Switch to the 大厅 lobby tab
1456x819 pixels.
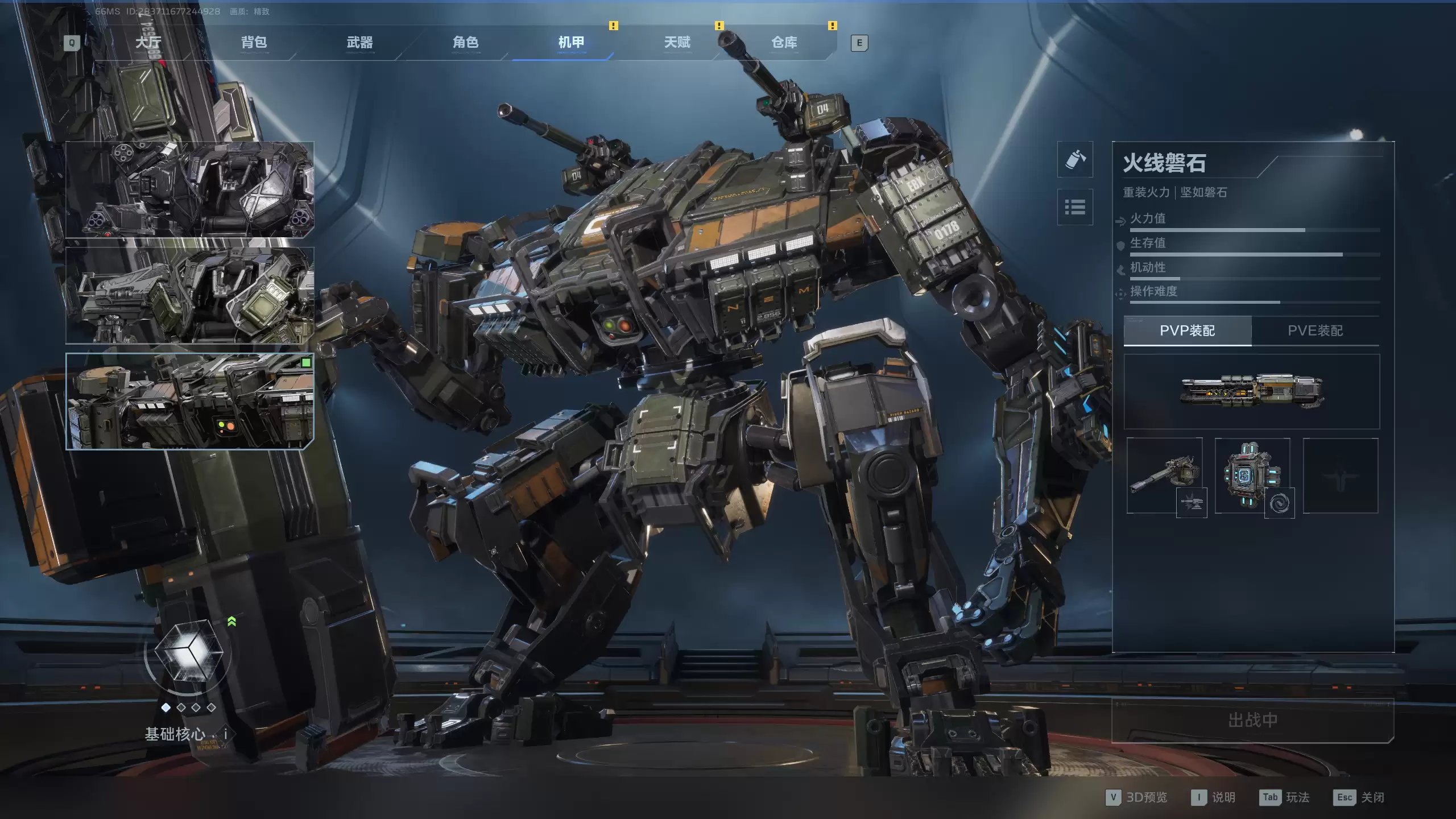point(148,43)
